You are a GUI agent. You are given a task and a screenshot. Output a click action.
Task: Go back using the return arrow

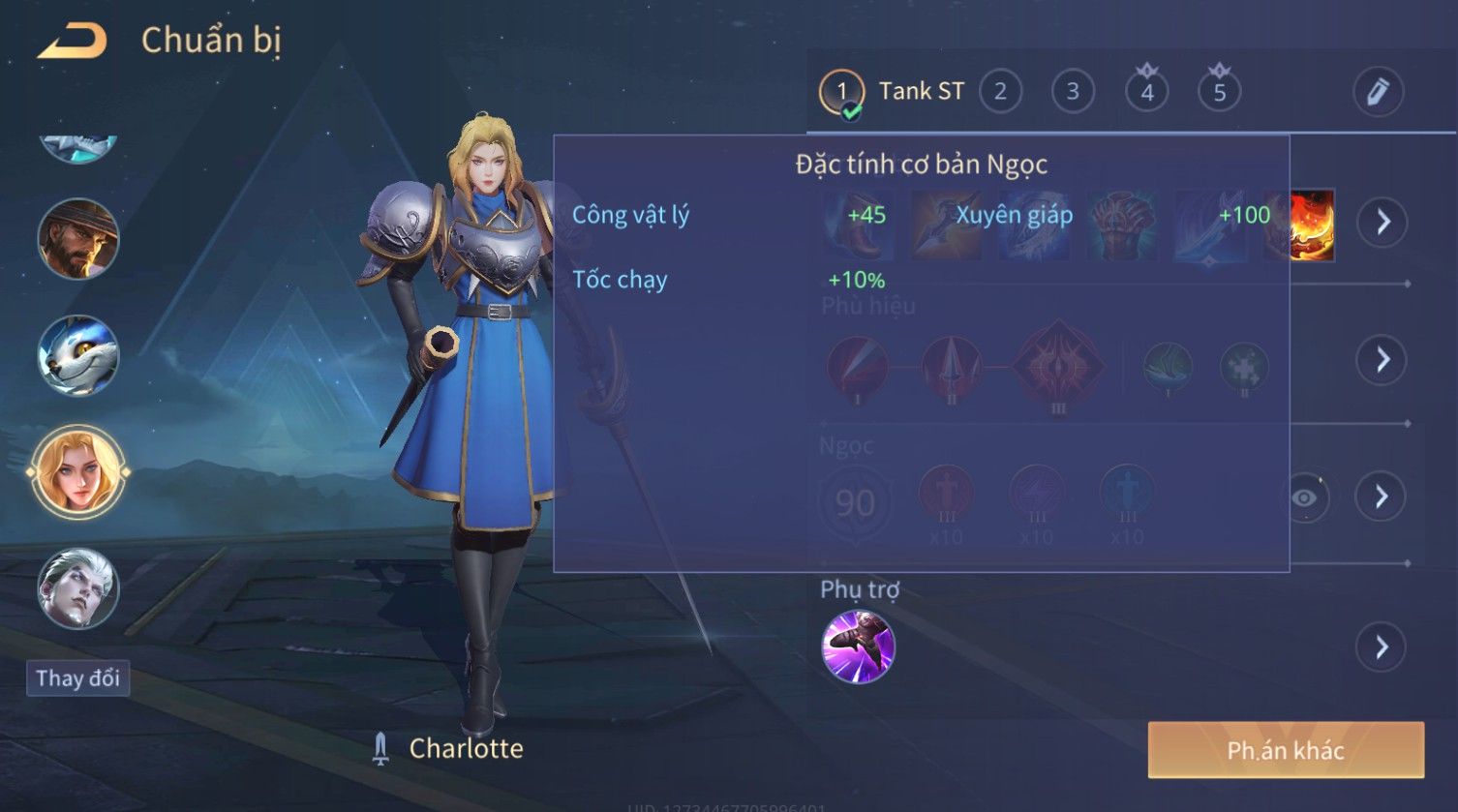coord(73,42)
